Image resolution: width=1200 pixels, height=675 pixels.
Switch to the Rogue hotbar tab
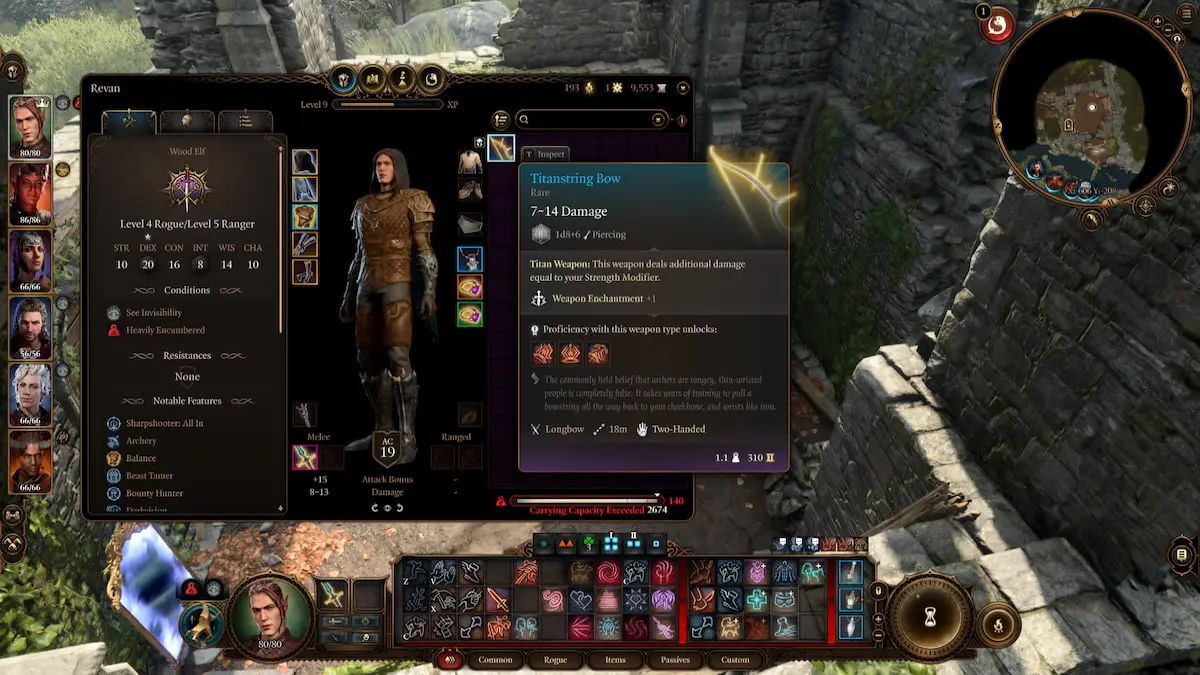555,660
